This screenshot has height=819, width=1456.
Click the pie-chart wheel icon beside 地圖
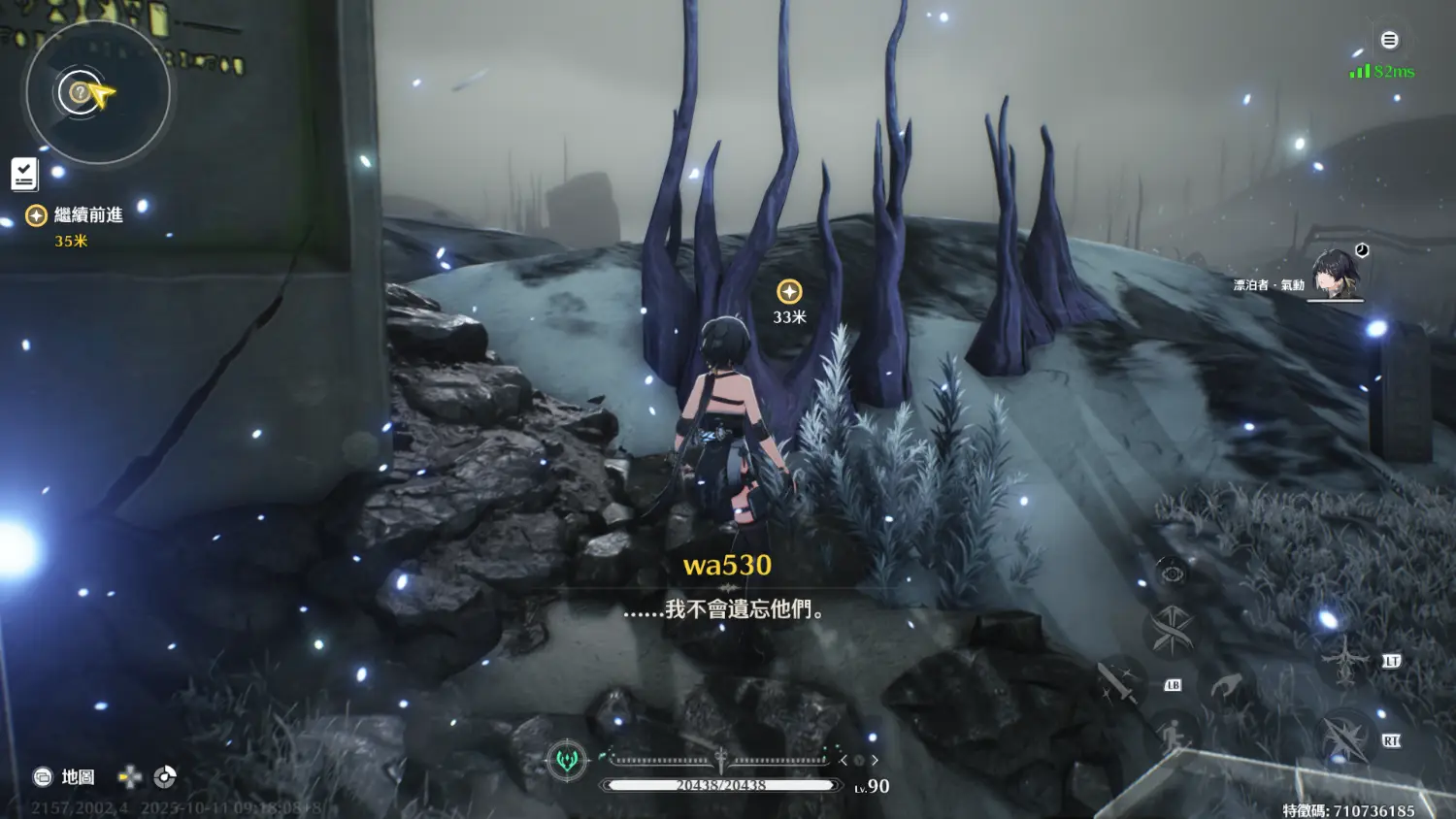[x=165, y=776]
